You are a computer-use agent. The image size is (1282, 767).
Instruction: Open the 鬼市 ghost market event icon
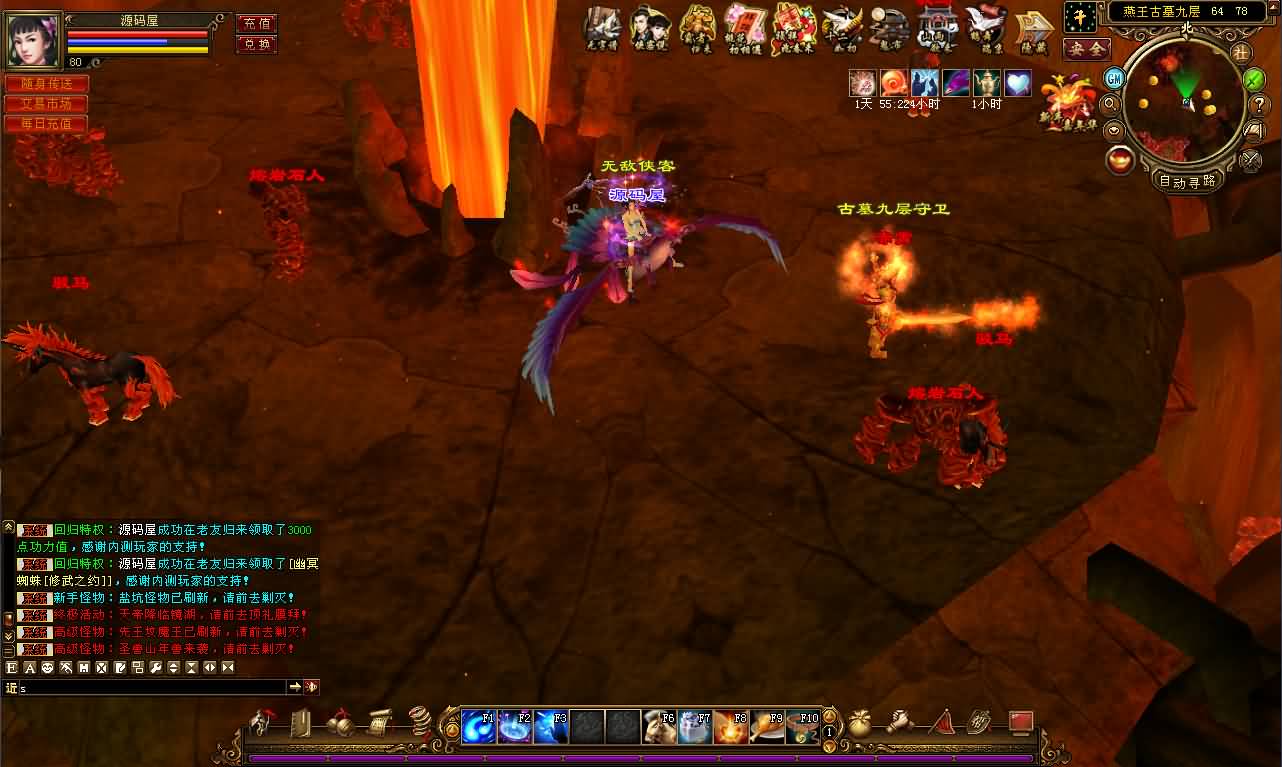pyautogui.click(x=889, y=28)
